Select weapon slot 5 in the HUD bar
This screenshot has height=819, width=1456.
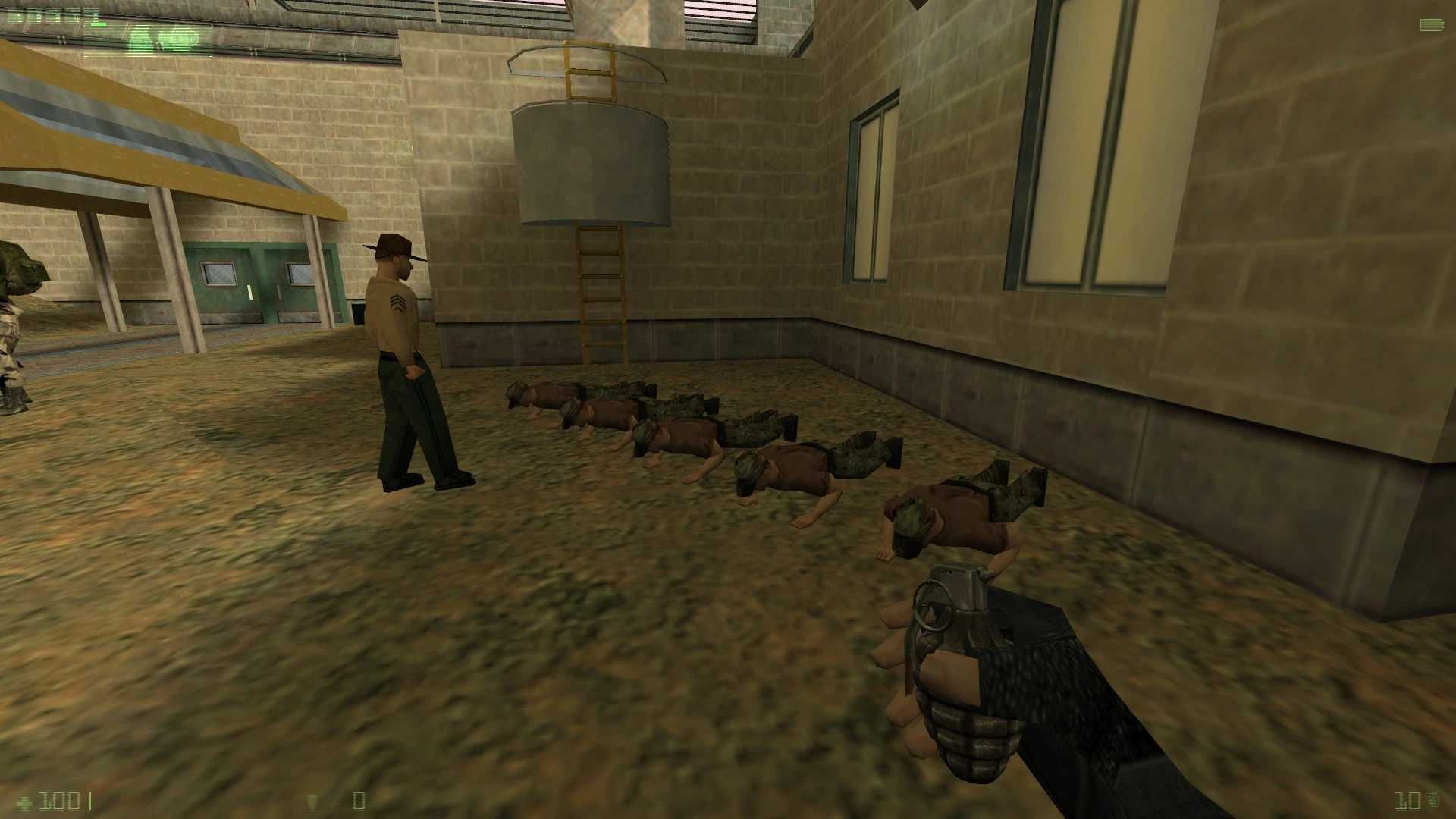pos(96,17)
